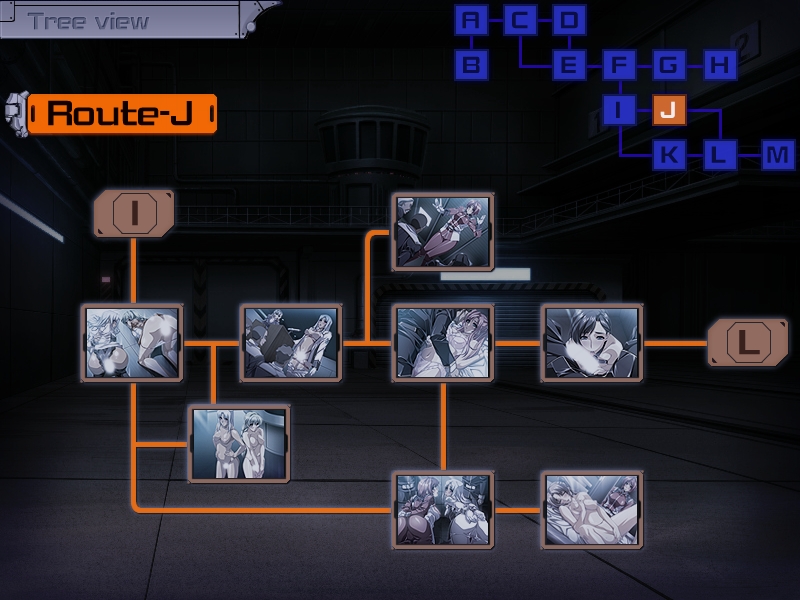Screen dimensions: 800x600
Task: Go to route K node
Action: (668, 155)
